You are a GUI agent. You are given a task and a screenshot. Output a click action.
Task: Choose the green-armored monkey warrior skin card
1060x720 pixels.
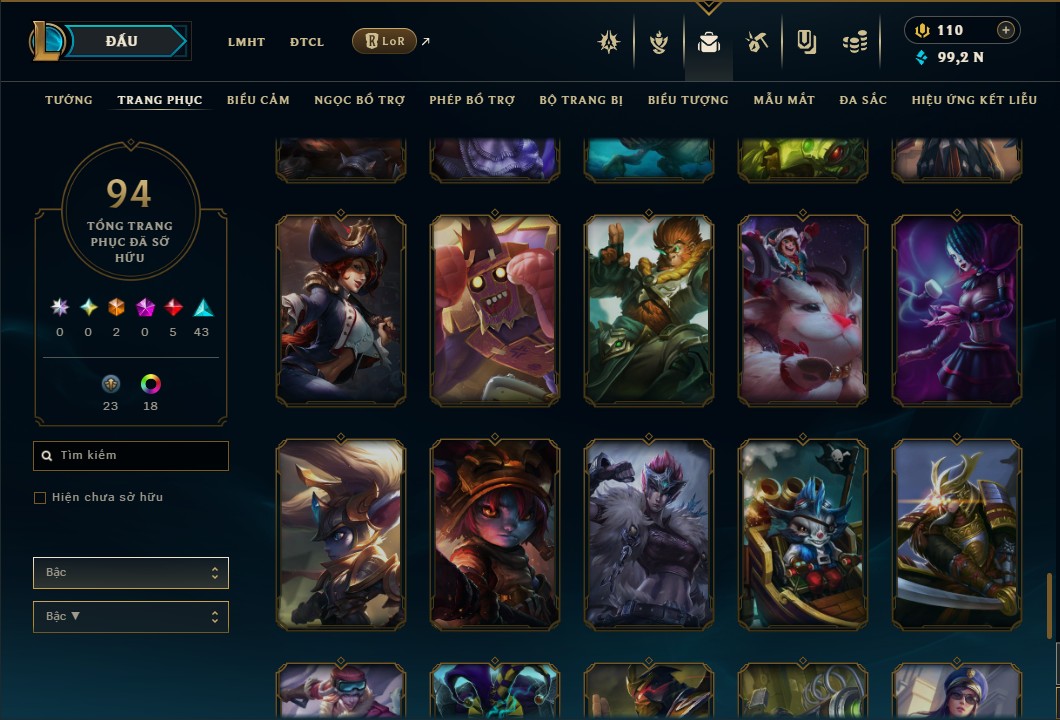coord(649,311)
